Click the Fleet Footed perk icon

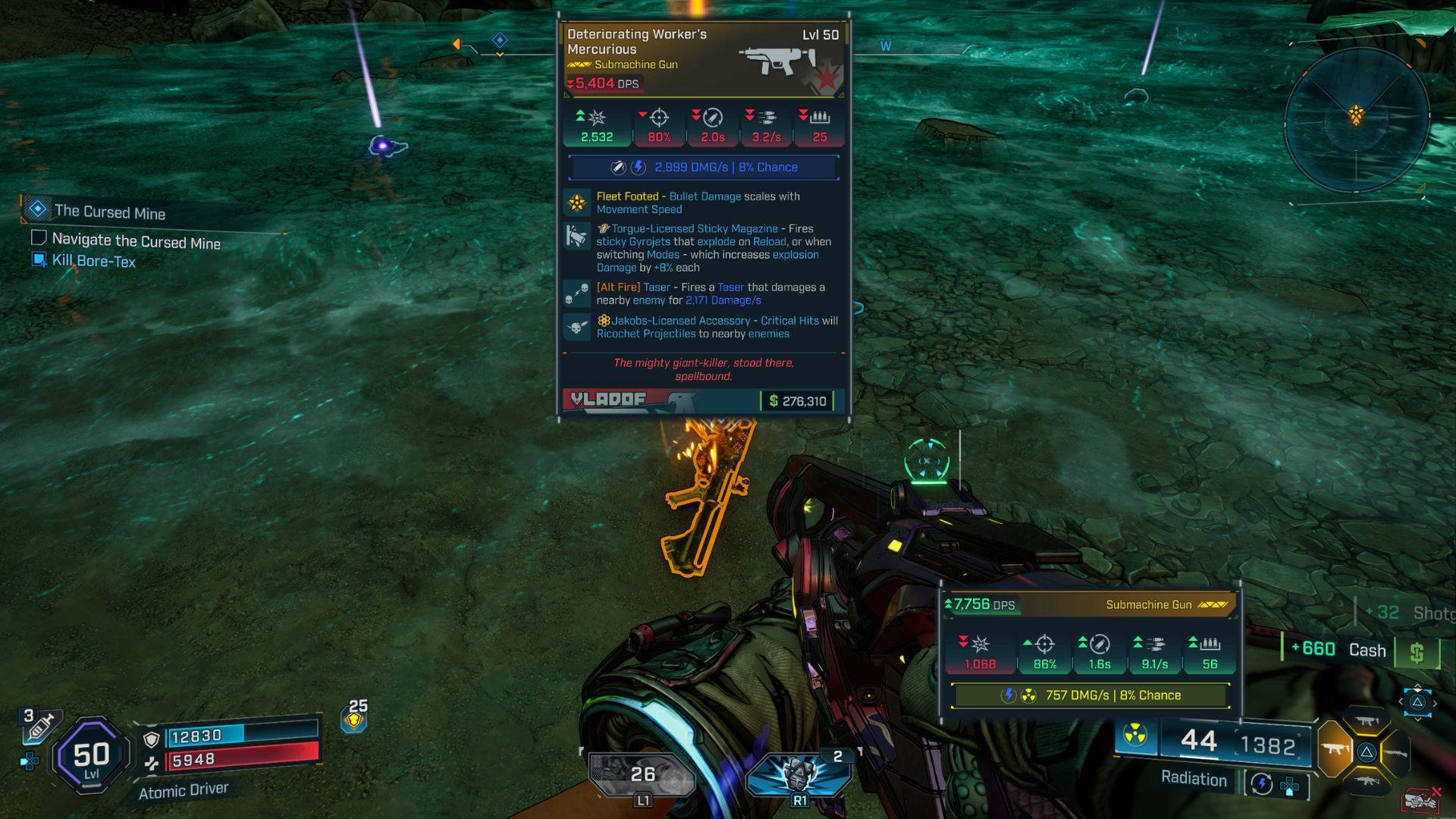pyautogui.click(x=577, y=202)
